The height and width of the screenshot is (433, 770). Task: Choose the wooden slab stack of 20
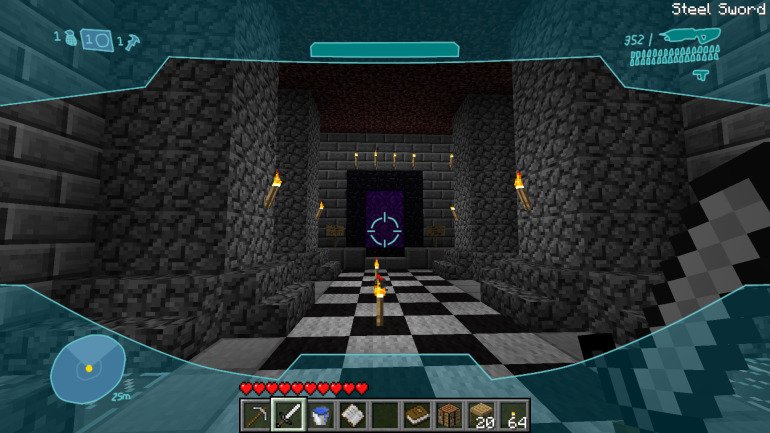coord(482,414)
